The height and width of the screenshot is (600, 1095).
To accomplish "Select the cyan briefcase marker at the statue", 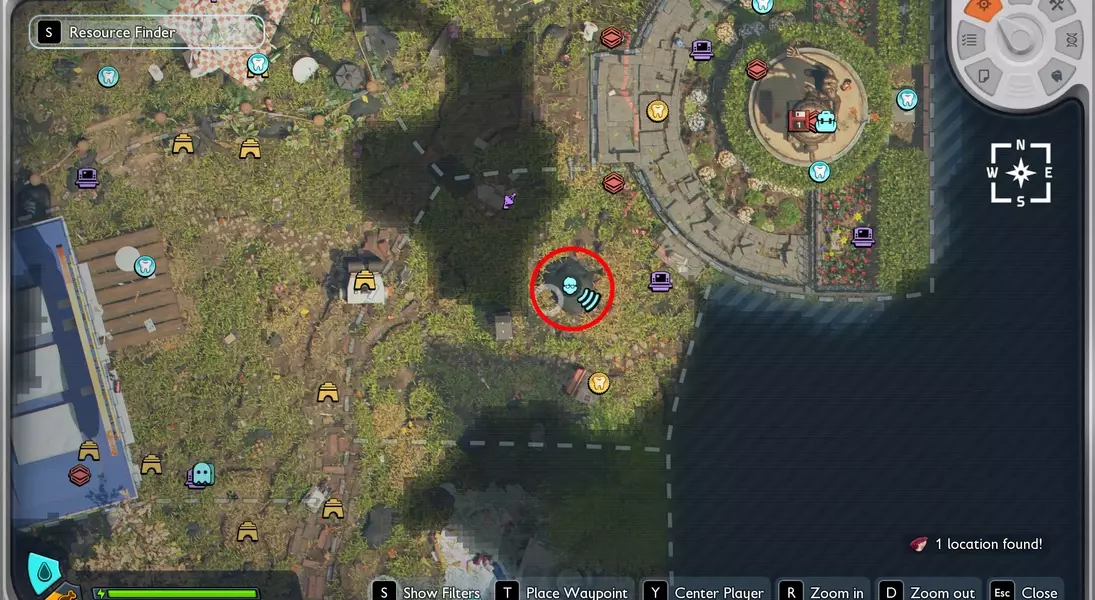I will coord(825,122).
